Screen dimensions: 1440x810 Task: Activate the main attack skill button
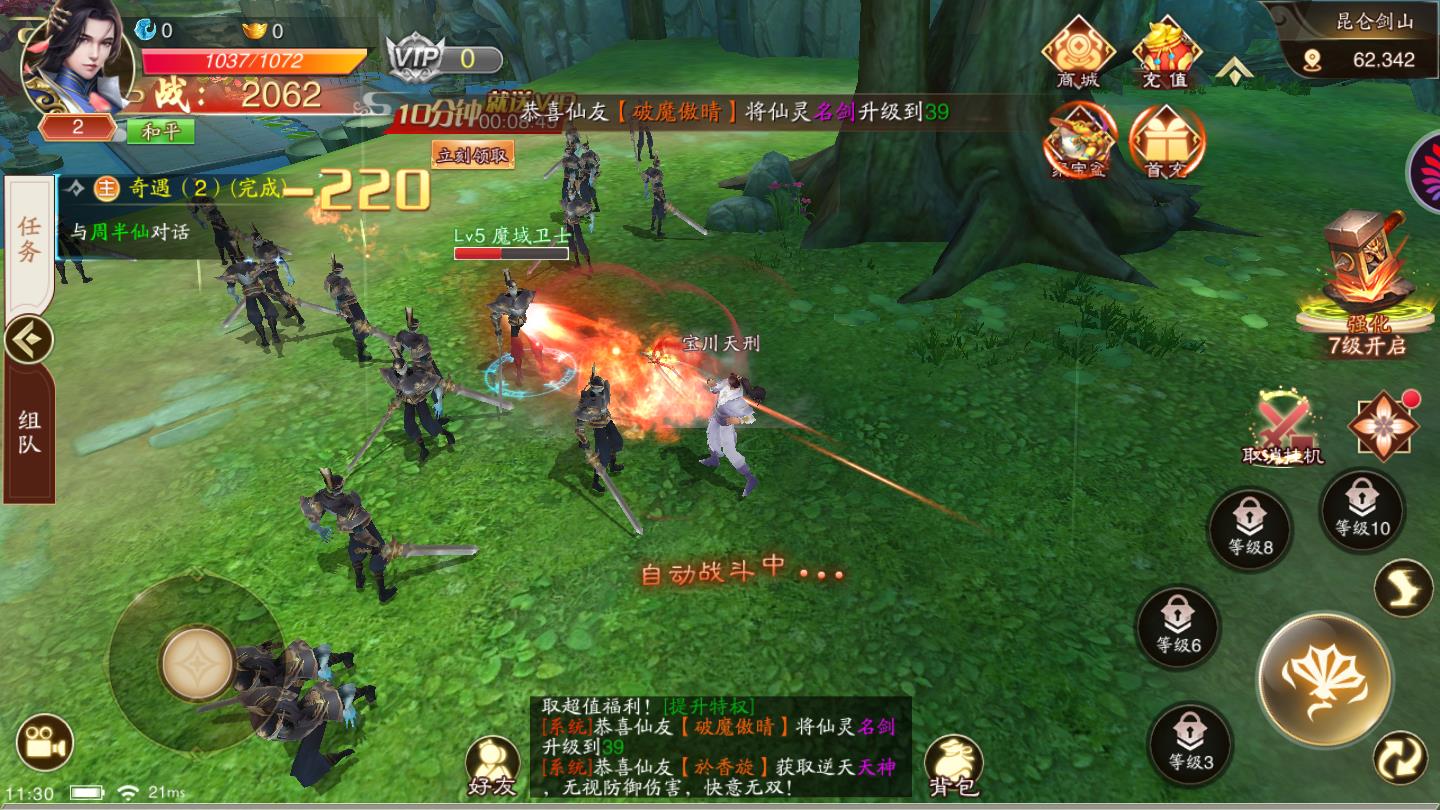click(x=1324, y=679)
